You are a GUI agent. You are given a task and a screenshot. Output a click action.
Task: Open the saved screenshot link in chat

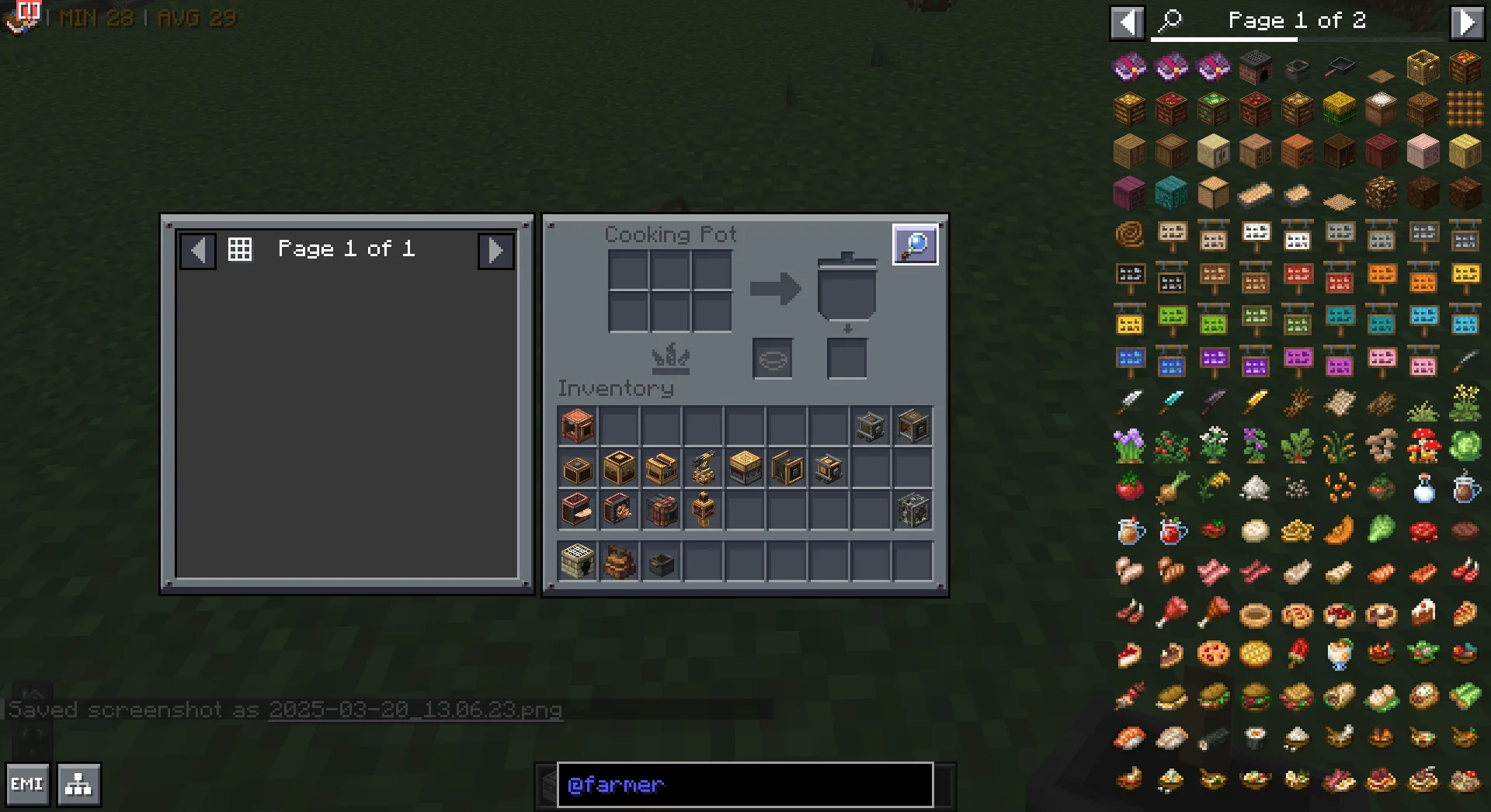click(415, 710)
